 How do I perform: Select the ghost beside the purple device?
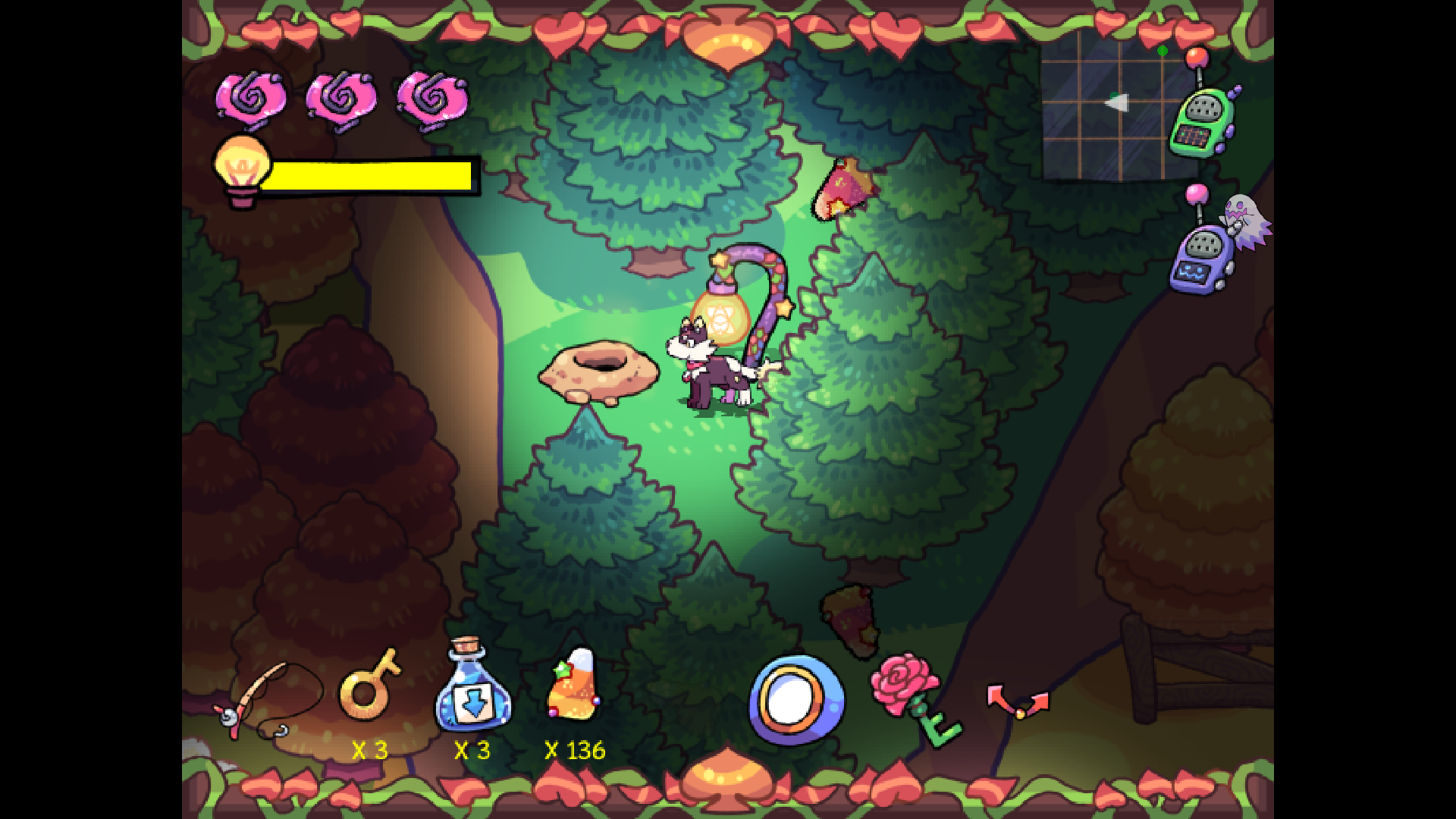tap(1244, 220)
